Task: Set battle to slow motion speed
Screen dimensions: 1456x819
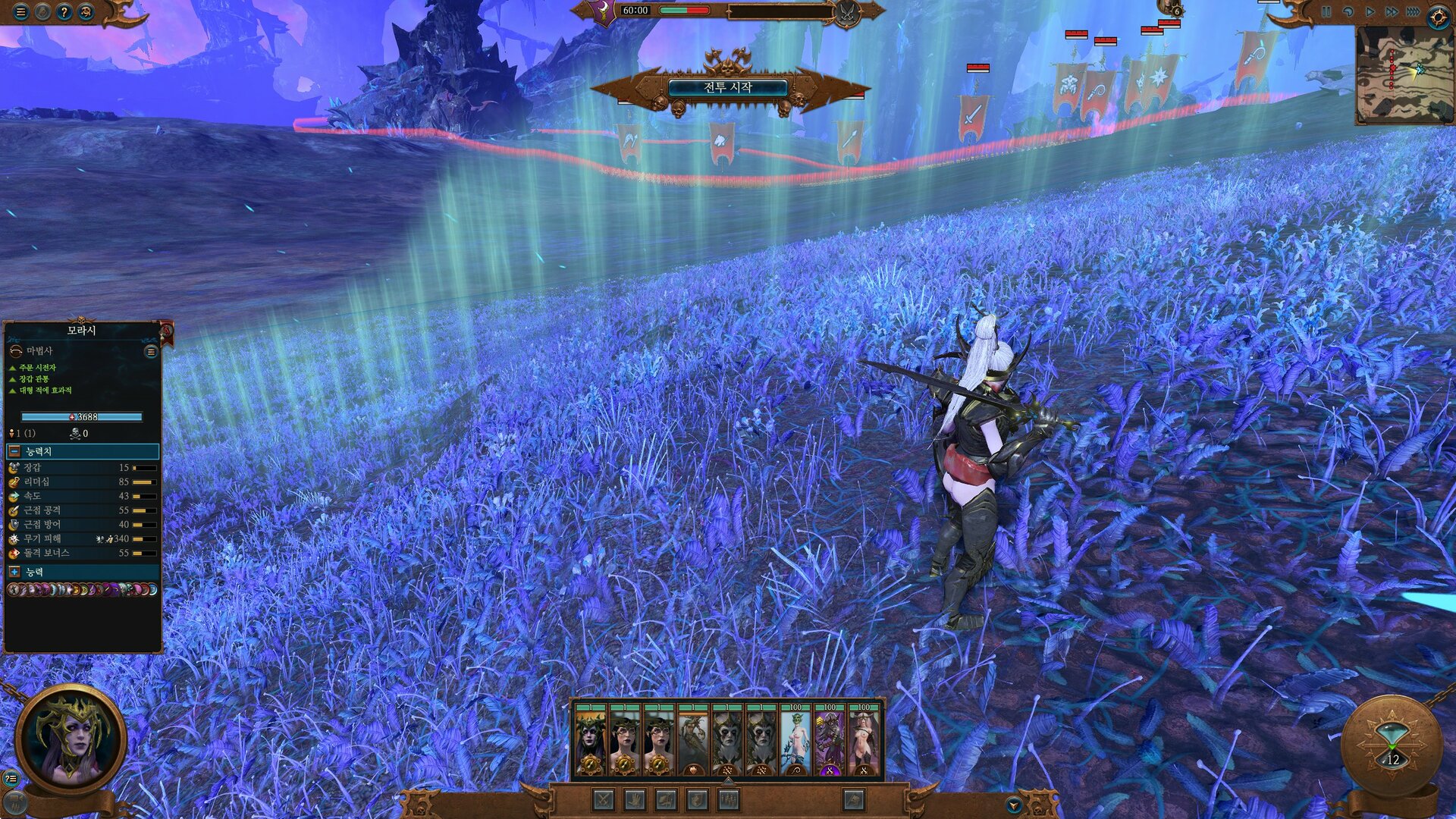Action: coord(1348,12)
